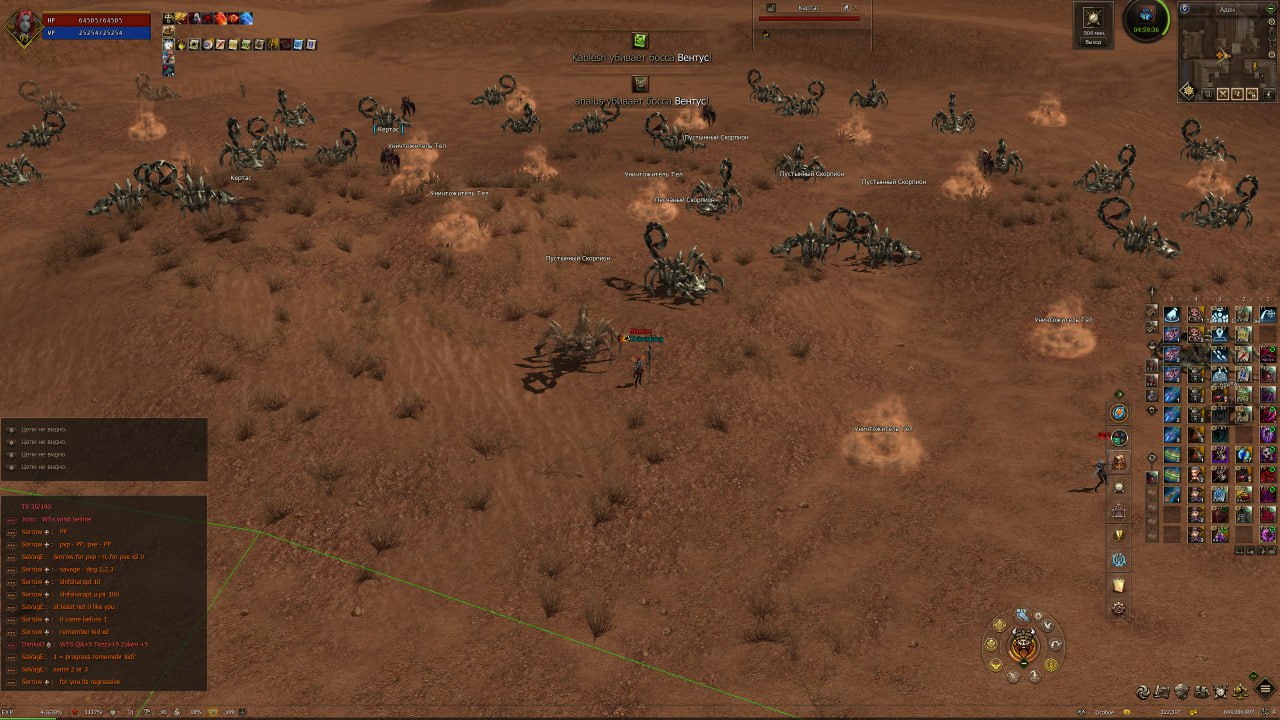1280x720 pixels.
Task: Close the Кертас target window
Action: coord(855,8)
